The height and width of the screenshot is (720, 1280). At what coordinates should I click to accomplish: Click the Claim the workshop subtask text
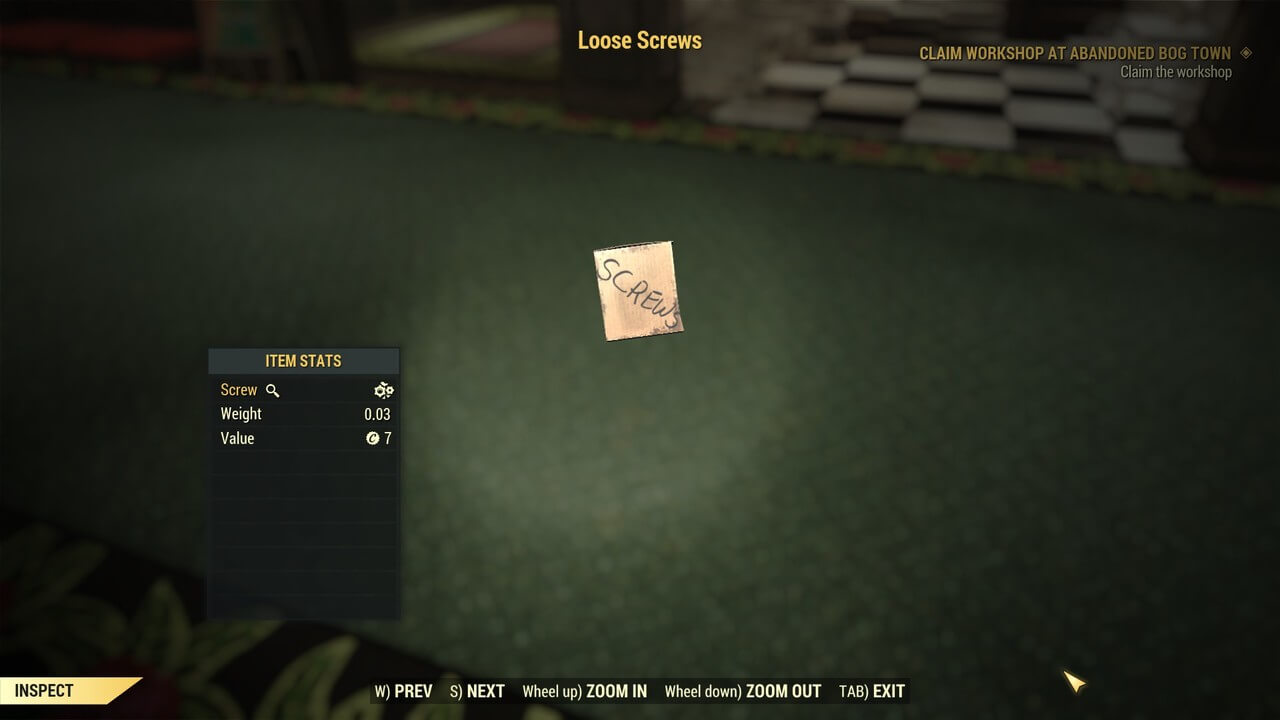(1175, 72)
